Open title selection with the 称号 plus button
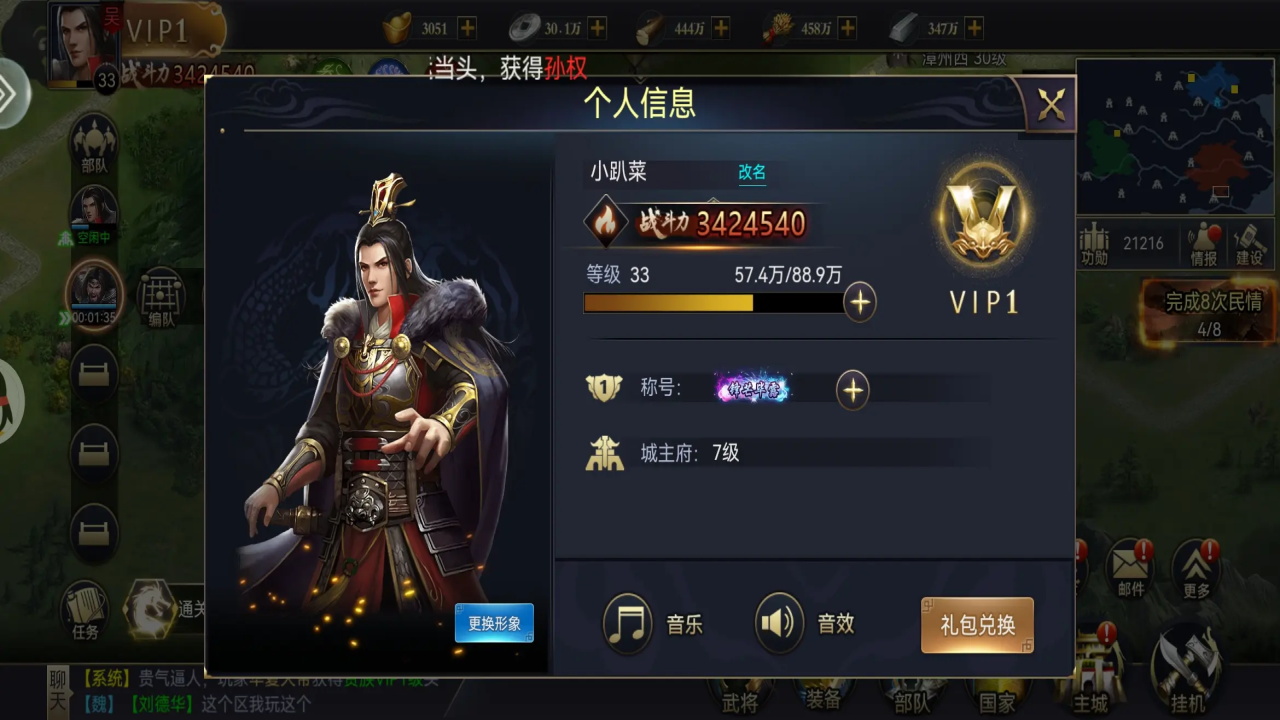The height and width of the screenshot is (720, 1280). [851, 389]
